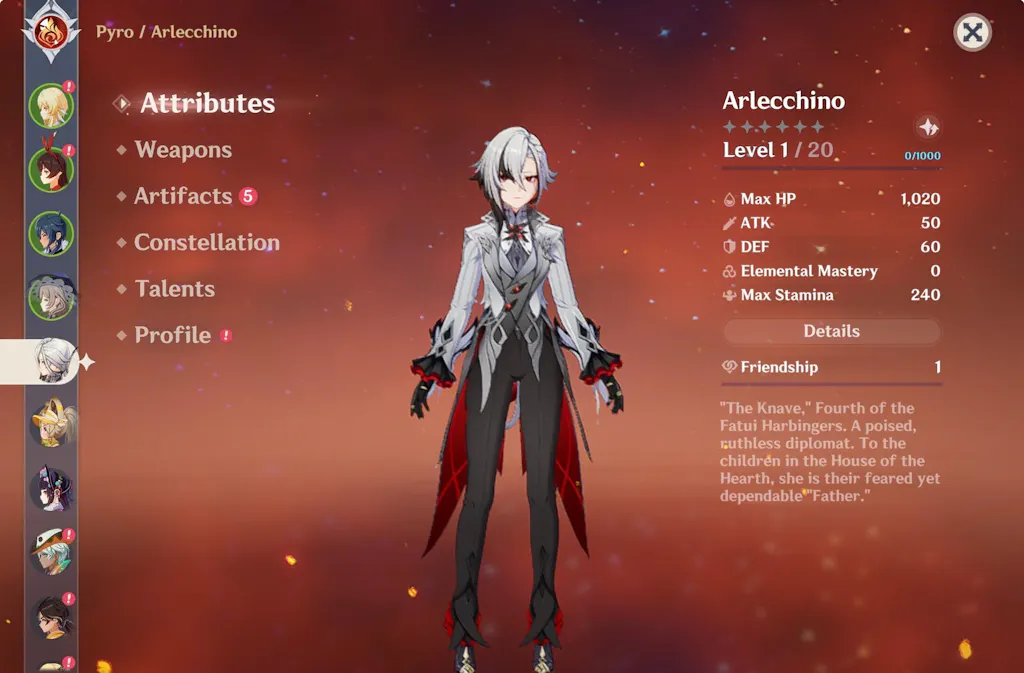The width and height of the screenshot is (1024, 673).
Task: Click the Friendship row
Action: [831, 367]
